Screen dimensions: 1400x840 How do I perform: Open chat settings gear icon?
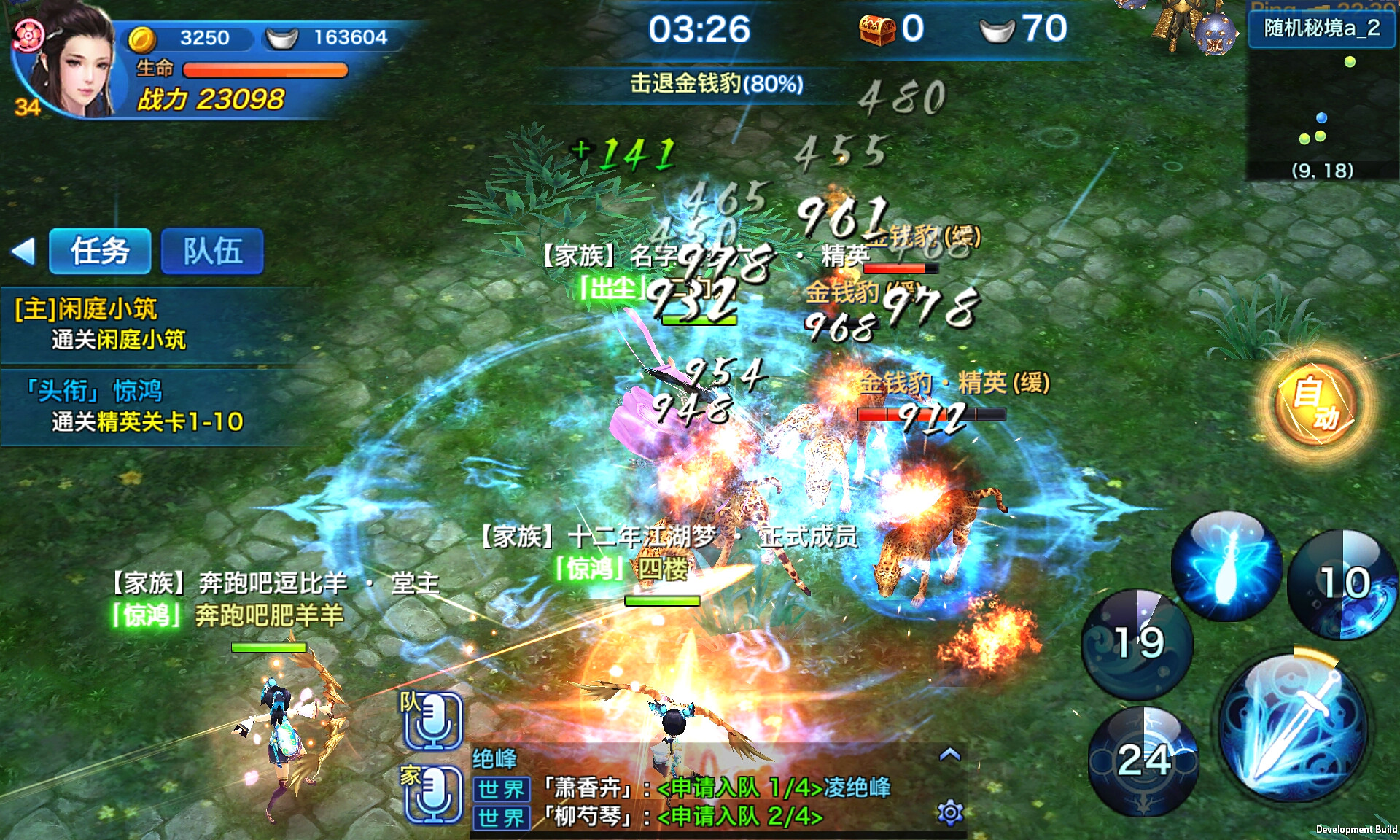pos(950,812)
